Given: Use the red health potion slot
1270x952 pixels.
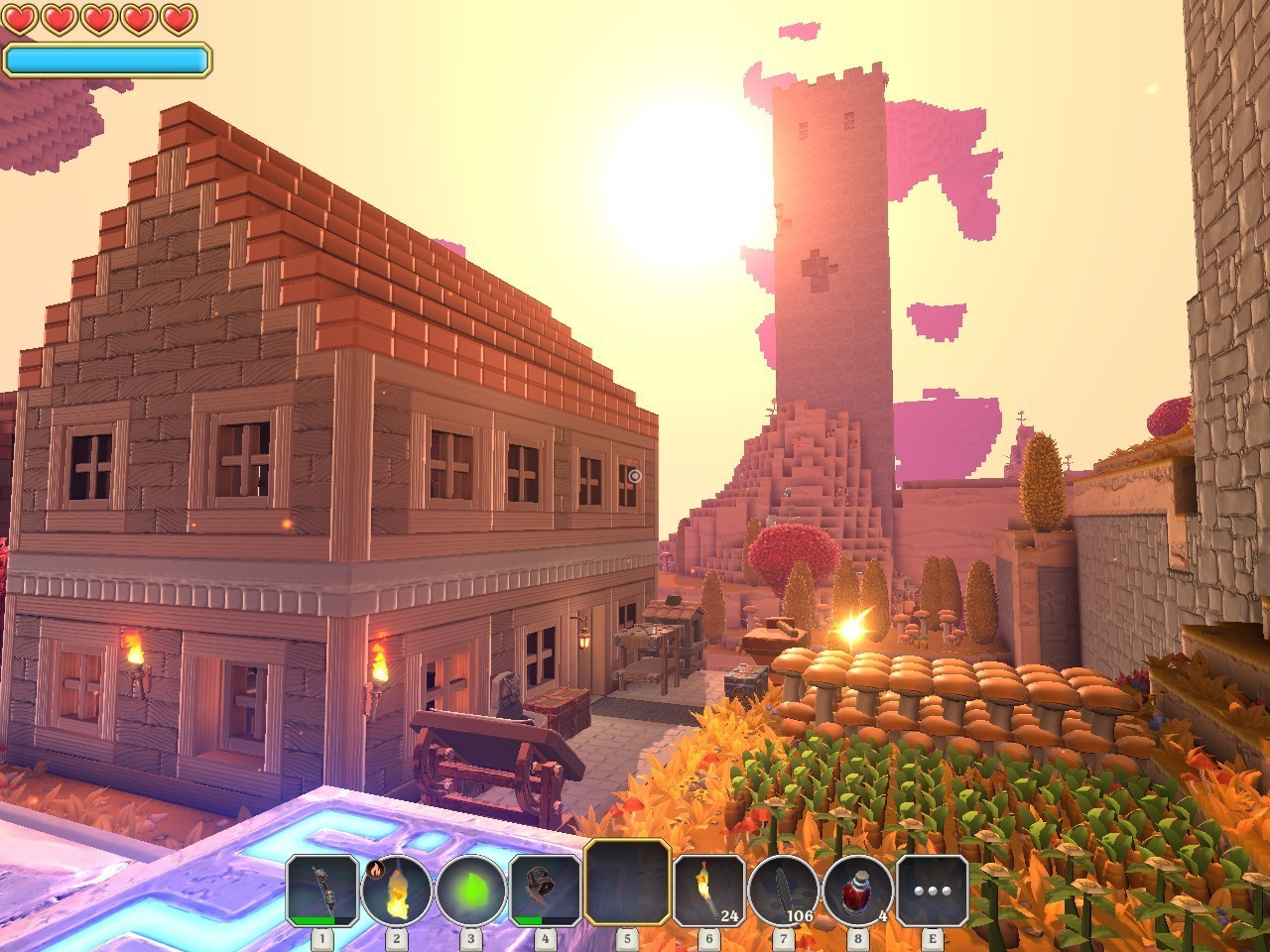Looking at the screenshot, I should pos(857,890).
